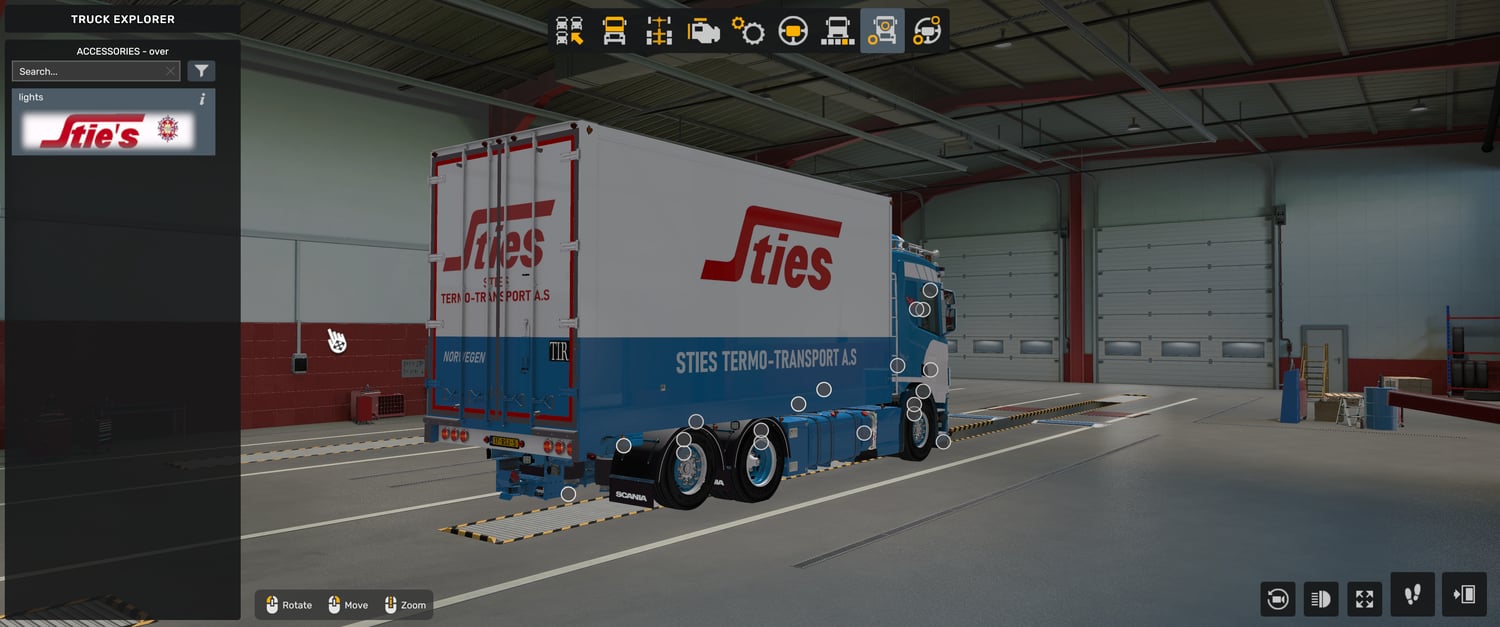Open the transmission gears tab

tap(748, 31)
